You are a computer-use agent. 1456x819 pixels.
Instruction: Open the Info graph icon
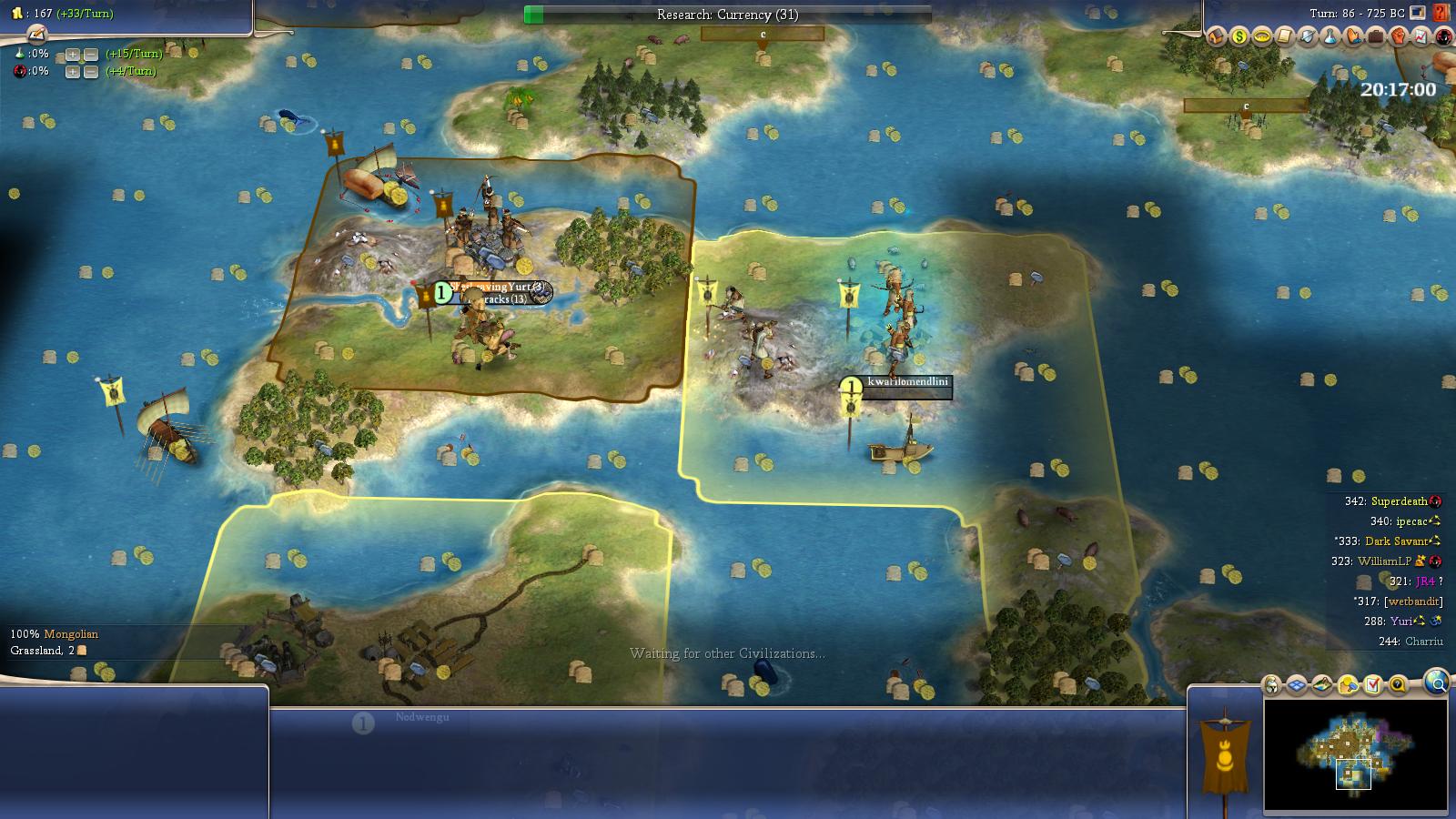(x=1421, y=38)
